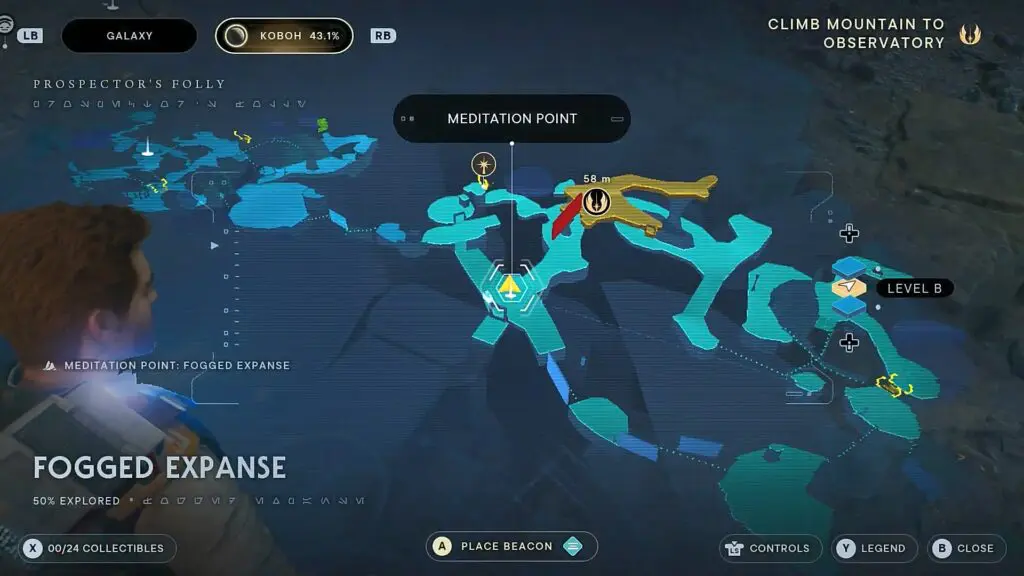Open the Legend panel
Screen dimensions: 1024x576
click(871, 548)
